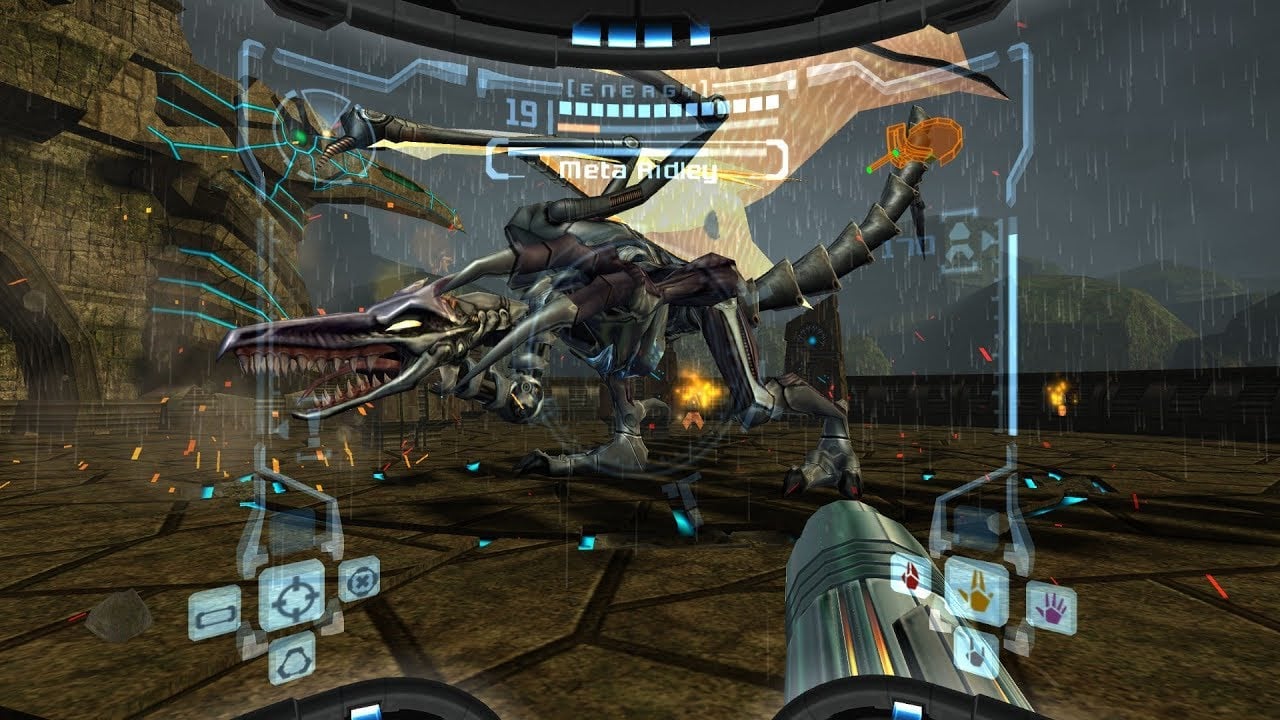Select the Combat Visor crosshair icon
The image size is (1280, 720).
coord(291,594)
